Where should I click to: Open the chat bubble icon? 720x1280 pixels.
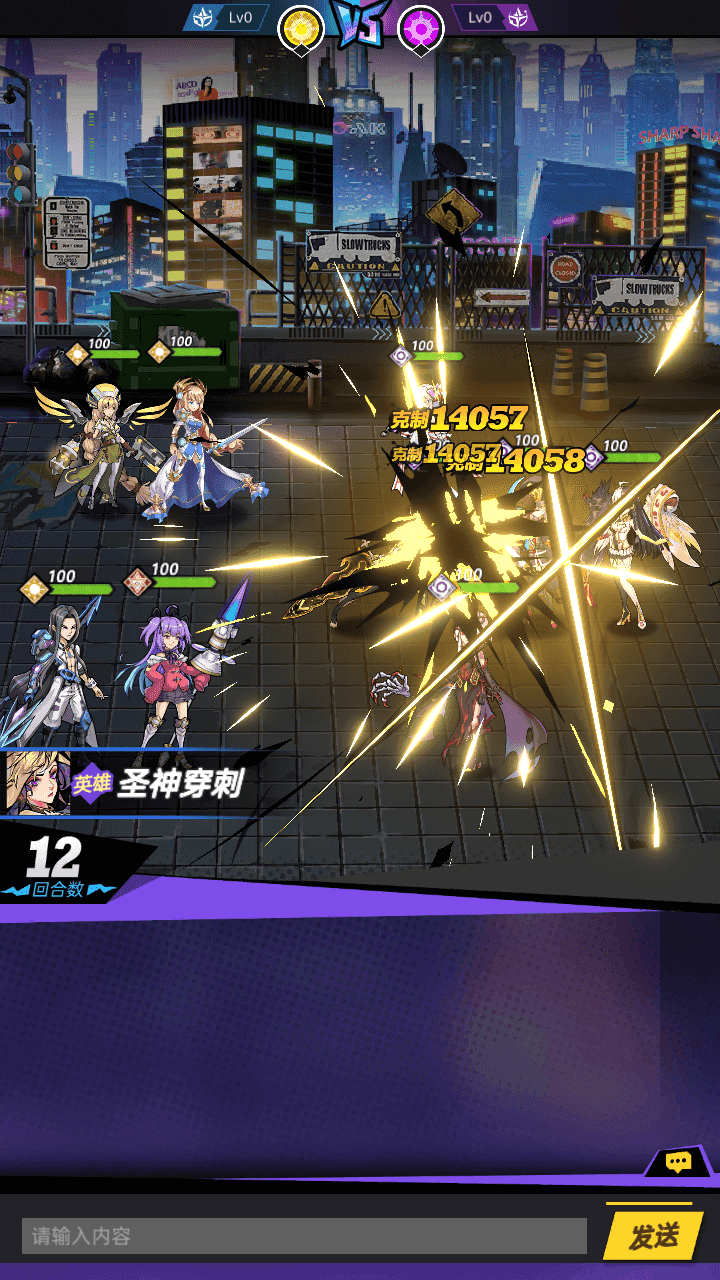click(679, 1162)
